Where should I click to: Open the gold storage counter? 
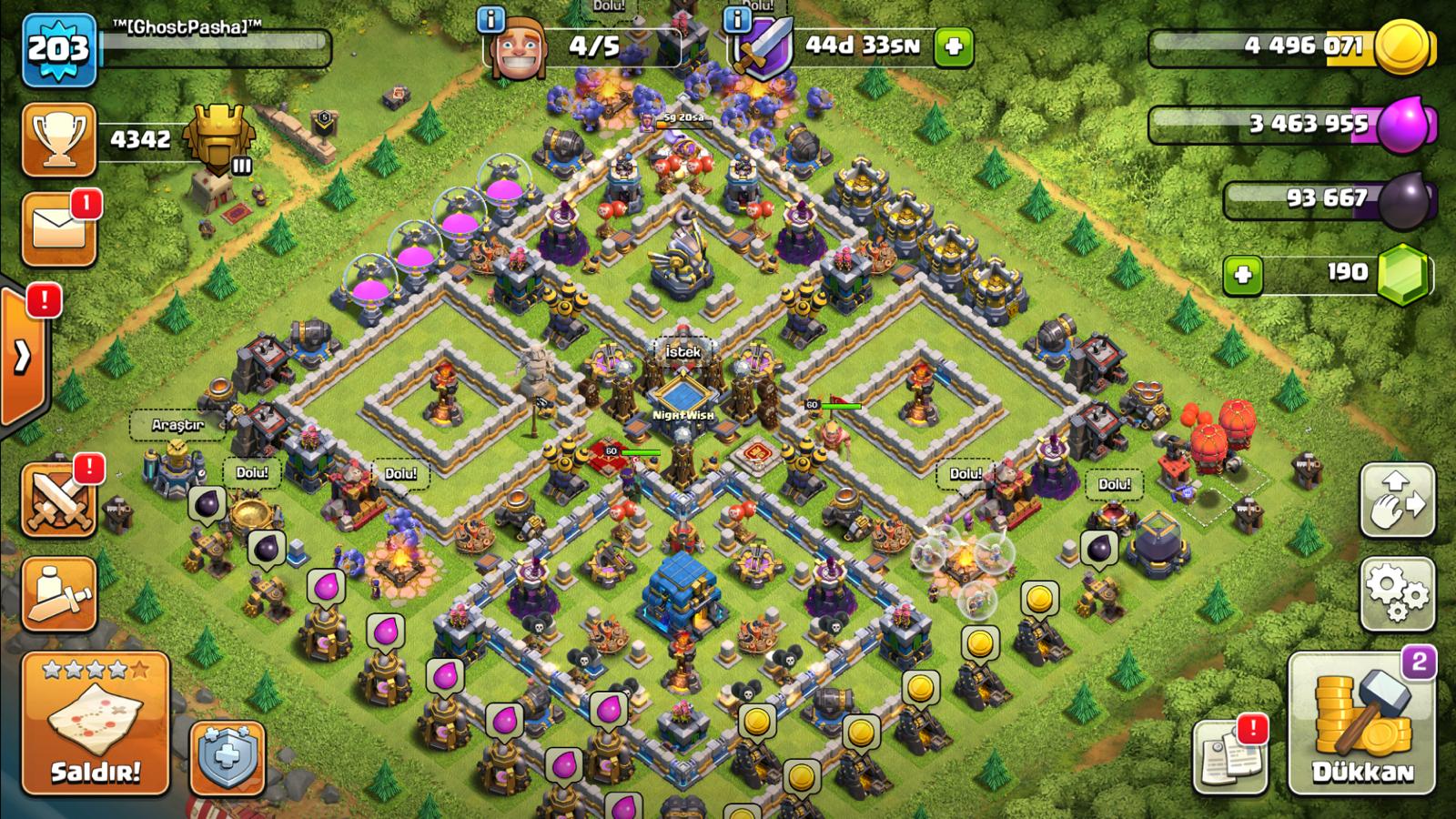pos(1292,45)
